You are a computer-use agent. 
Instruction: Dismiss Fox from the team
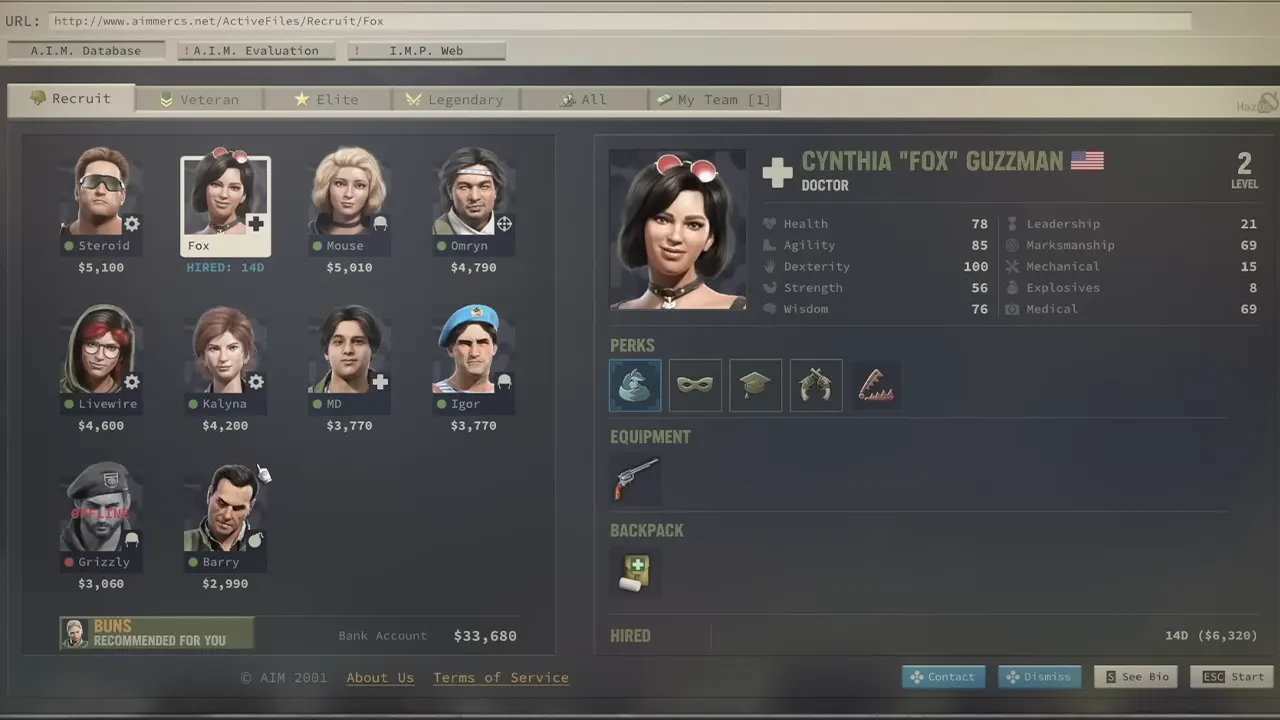(x=1039, y=677)
